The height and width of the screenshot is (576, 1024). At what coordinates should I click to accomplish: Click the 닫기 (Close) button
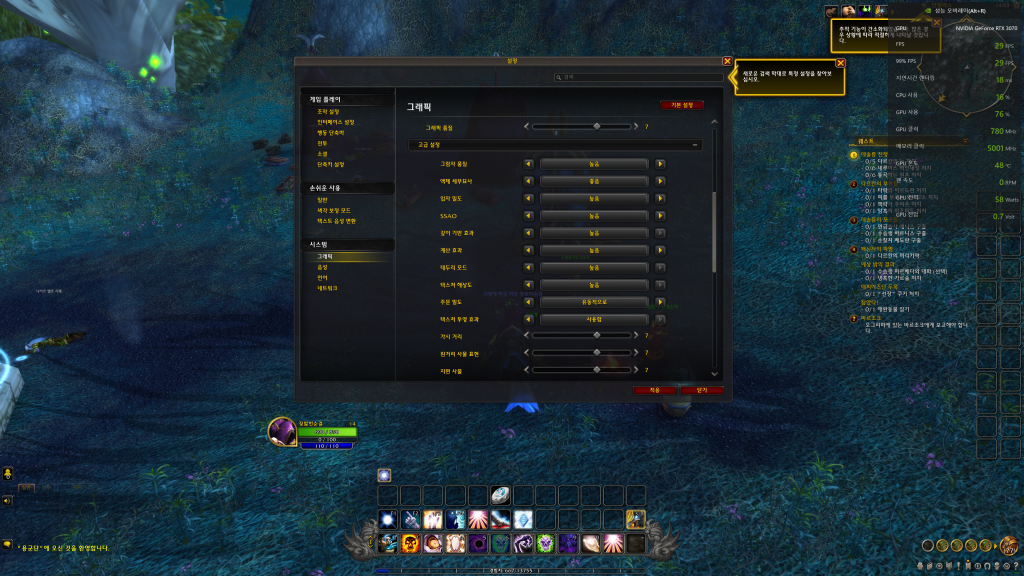click(702, 389)
